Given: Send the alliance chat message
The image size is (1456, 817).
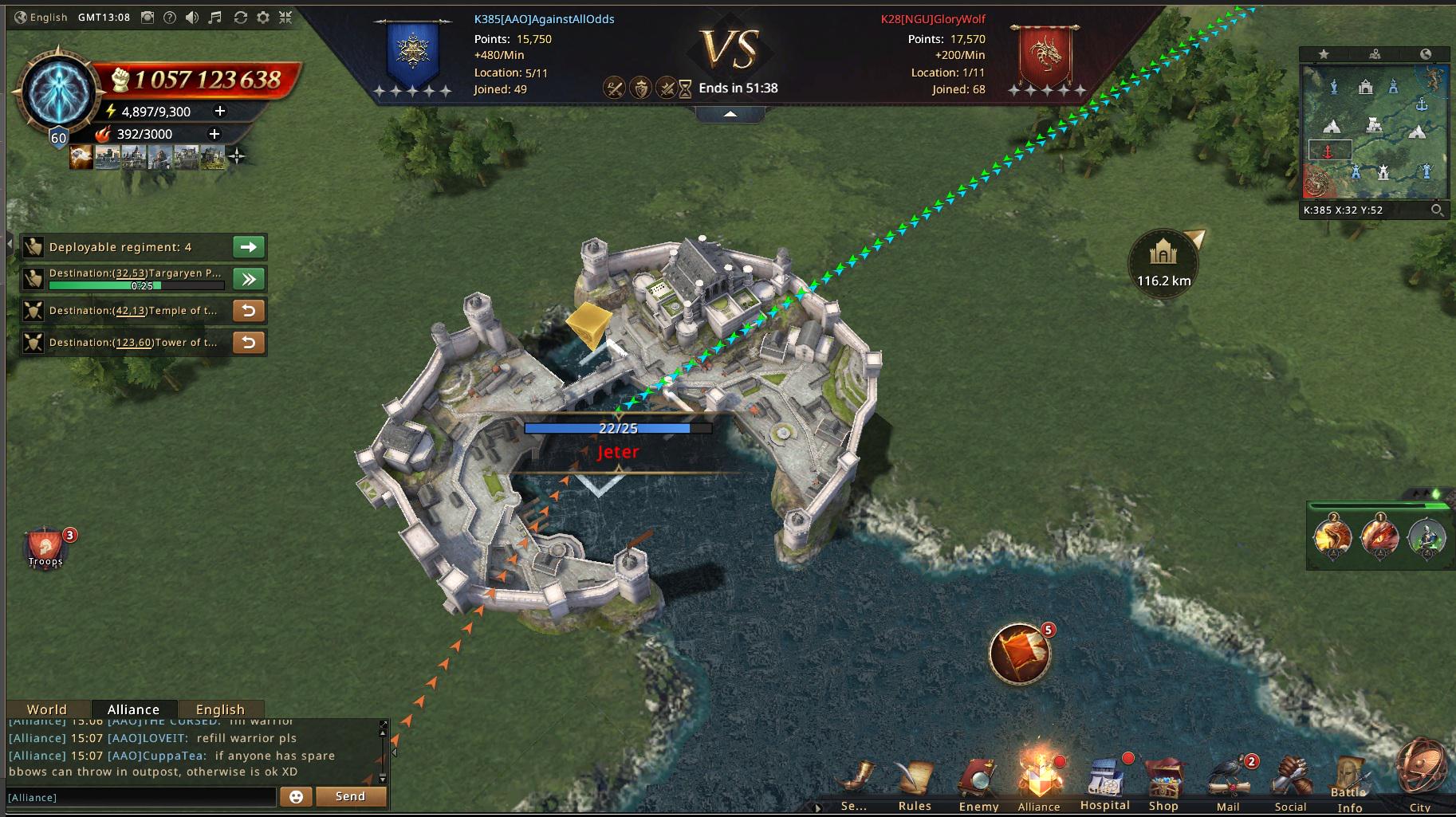Looking at the screenshot, I should [350, 796].
